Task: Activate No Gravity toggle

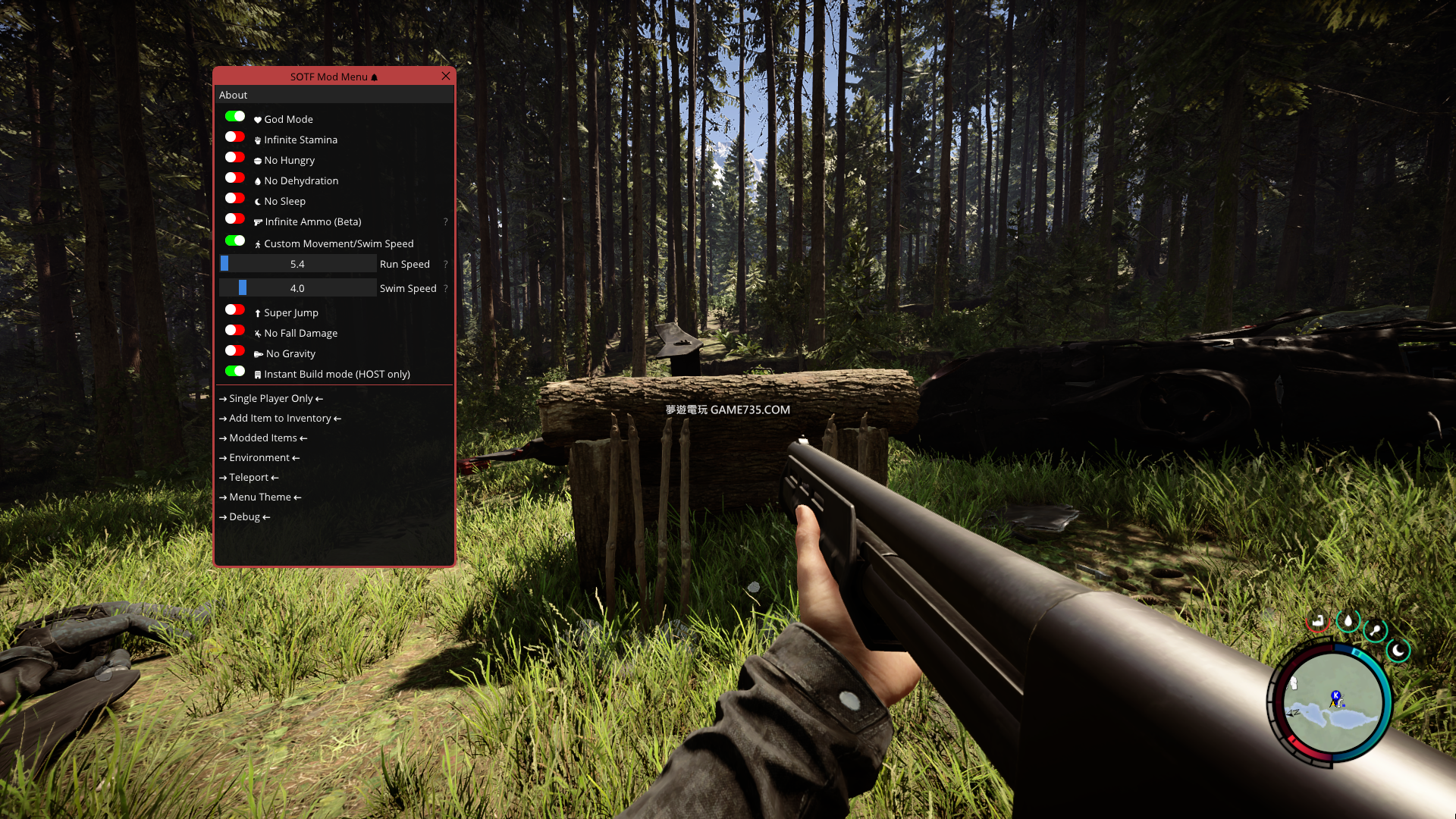Action: (x=235, y=351)
